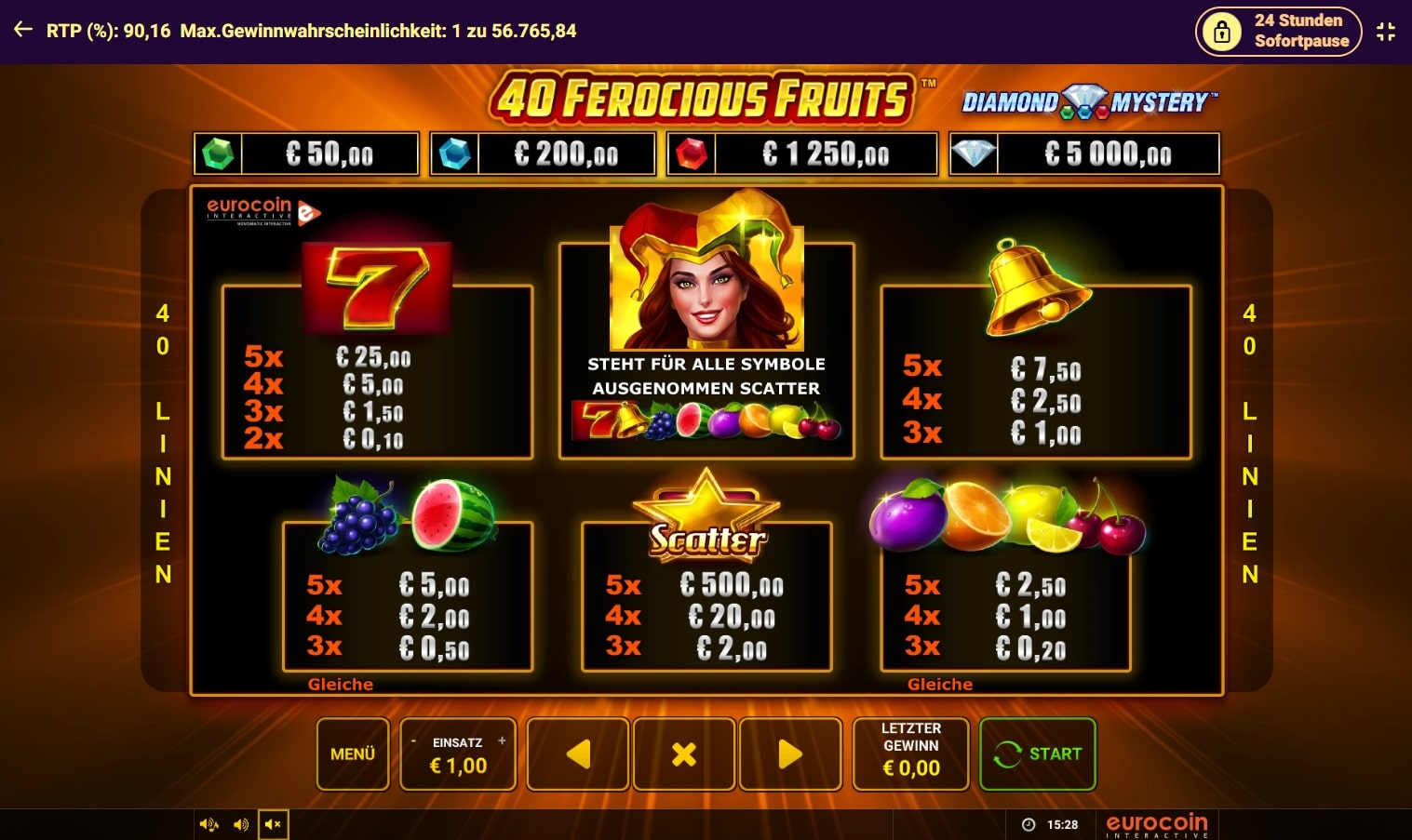Select the green gem €50,00 jackpot icon
Screen dimensions: 1412x840
point(216,153)
